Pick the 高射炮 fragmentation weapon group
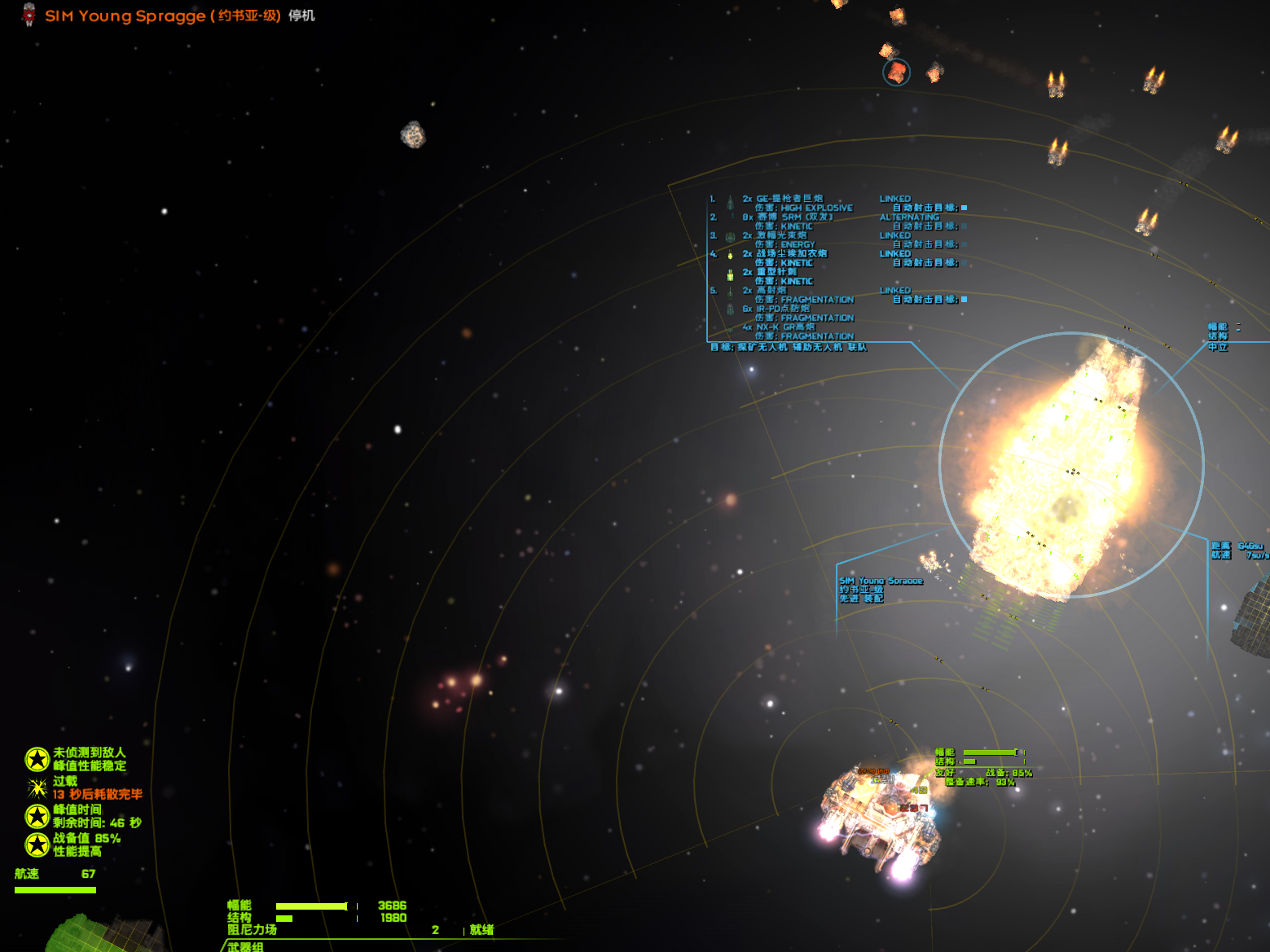 tap(771, 291)
